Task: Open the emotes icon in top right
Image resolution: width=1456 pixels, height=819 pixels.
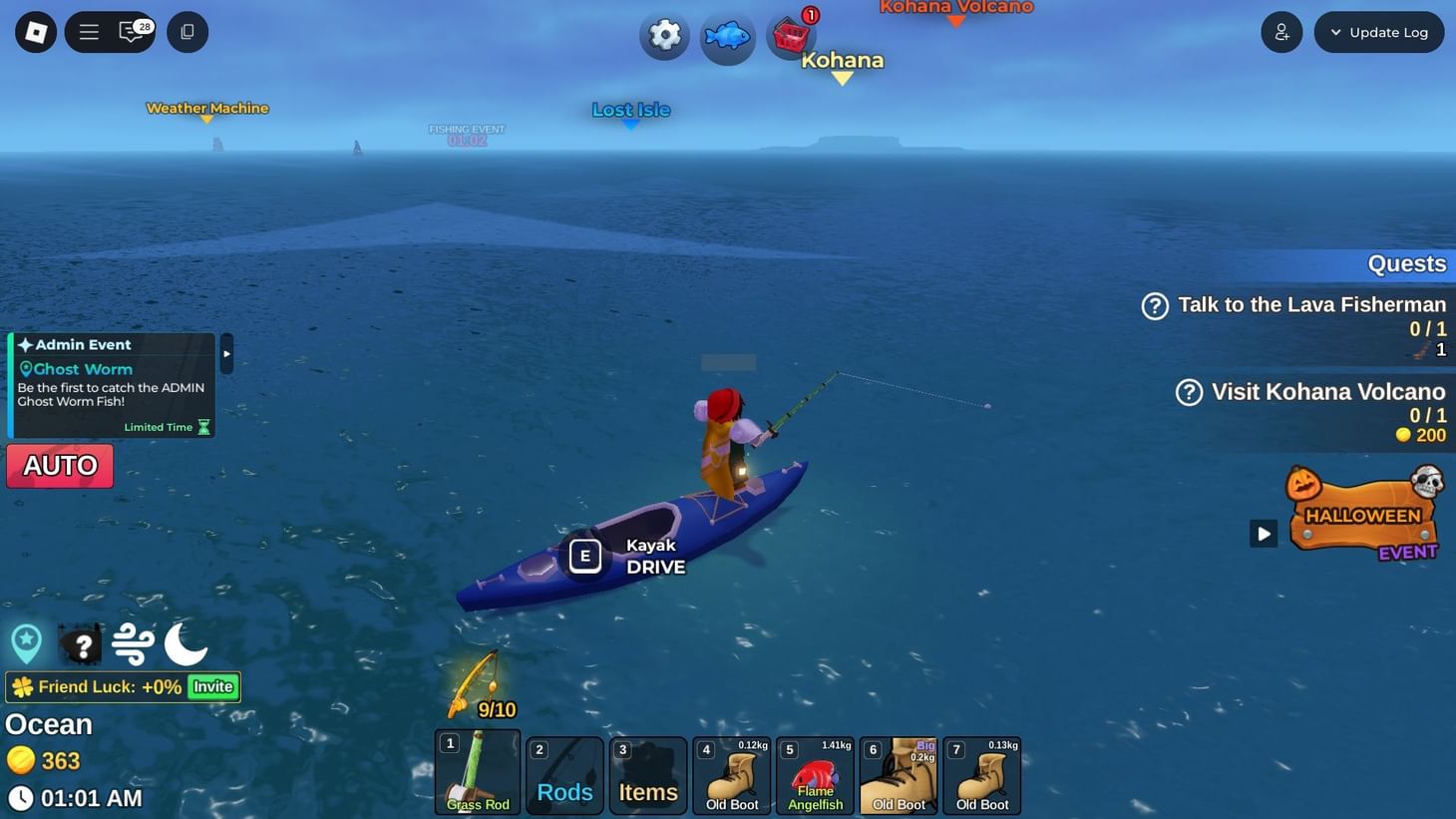Action: click(1280, 32)
